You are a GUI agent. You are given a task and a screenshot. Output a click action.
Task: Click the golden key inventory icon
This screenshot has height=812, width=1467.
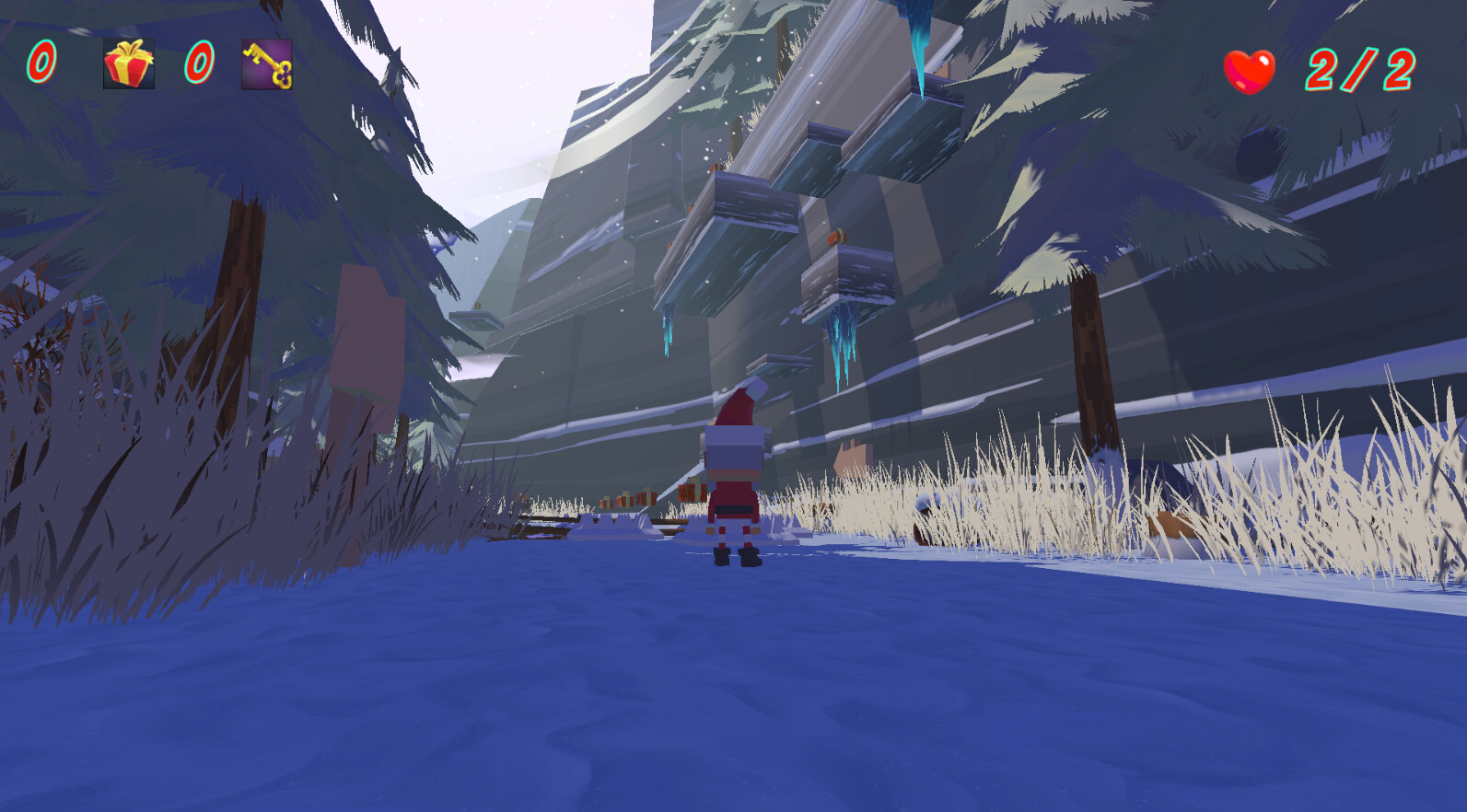[x=265, y=64]
